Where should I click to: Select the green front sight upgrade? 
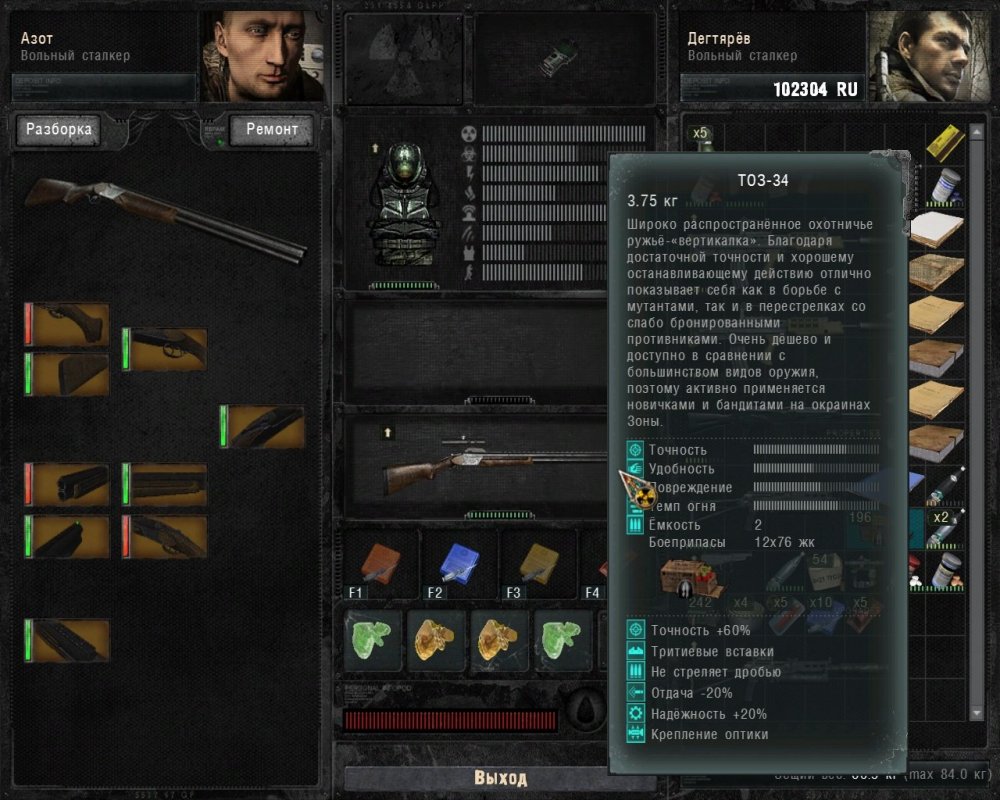tap(66, 536)
